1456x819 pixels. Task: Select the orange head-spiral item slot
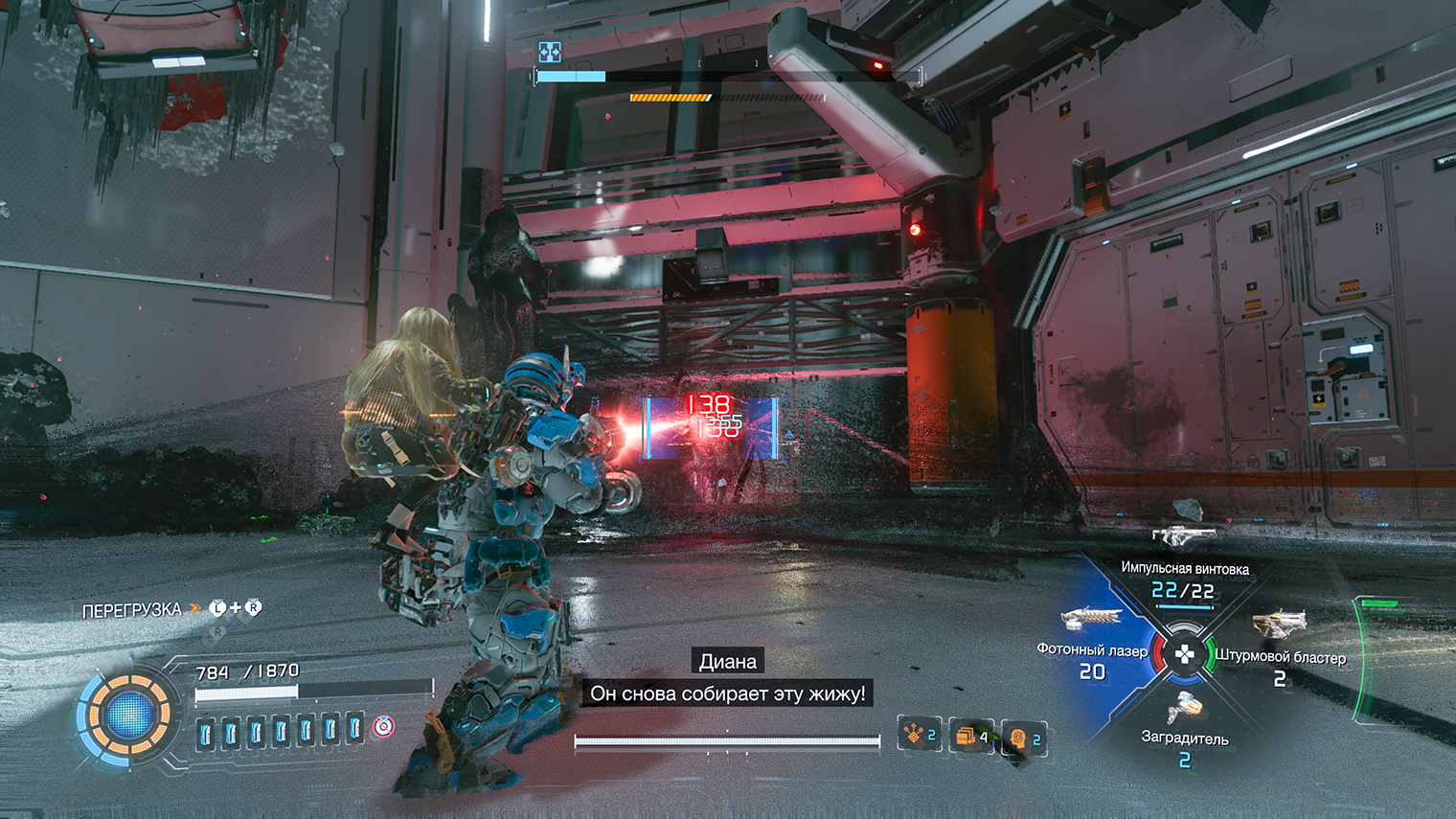(x=1023, y=739)
